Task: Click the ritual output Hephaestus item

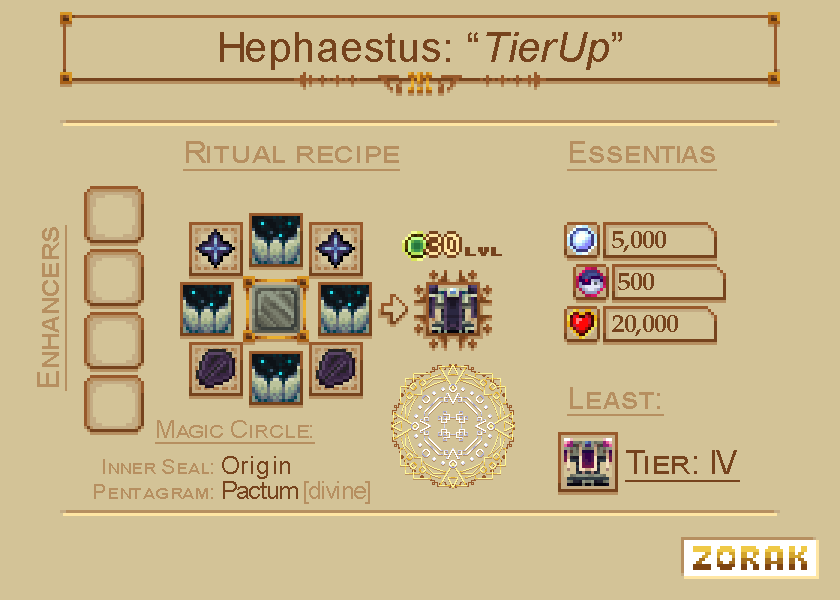Action: [453, 309]
